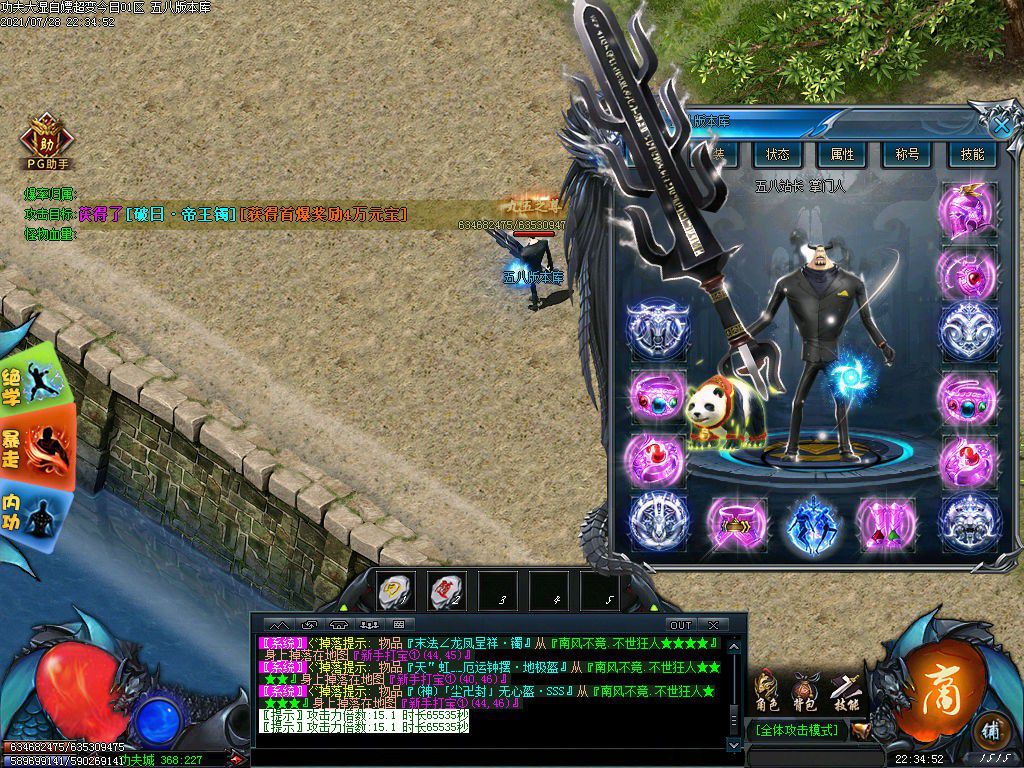
Task: Open the 技能 skills icon with crossed swords
Action: tap(845, 690)
